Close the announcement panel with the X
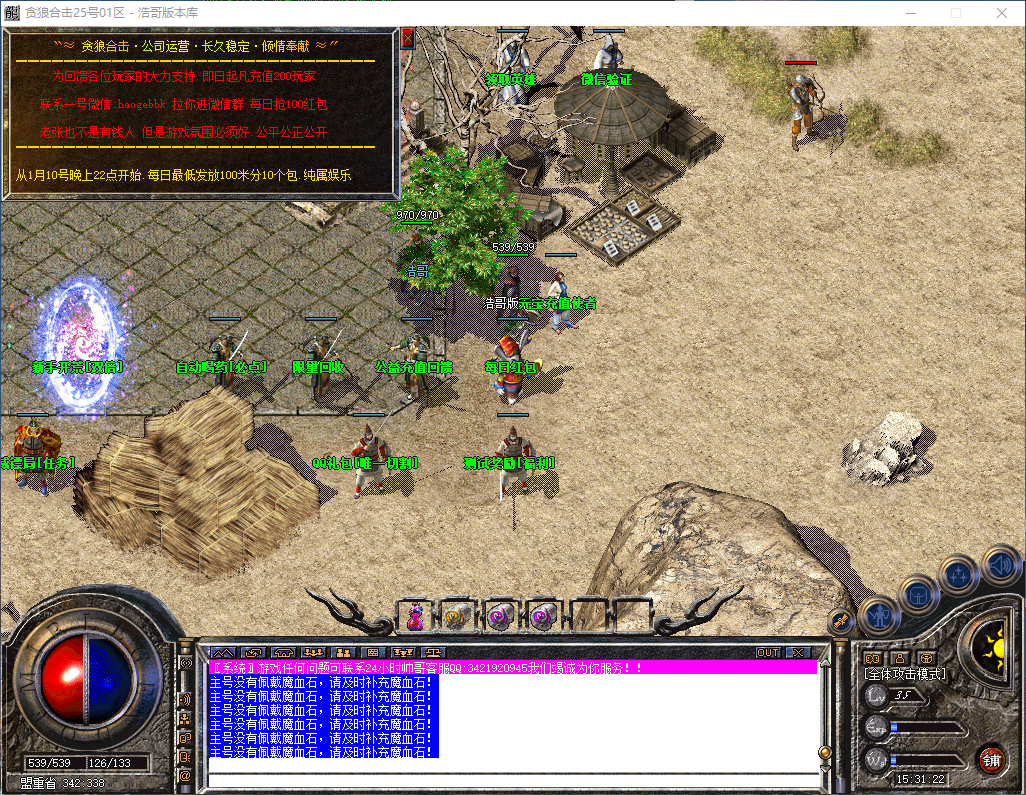This screenshot has width=1026, height=795. coord(407,39)
